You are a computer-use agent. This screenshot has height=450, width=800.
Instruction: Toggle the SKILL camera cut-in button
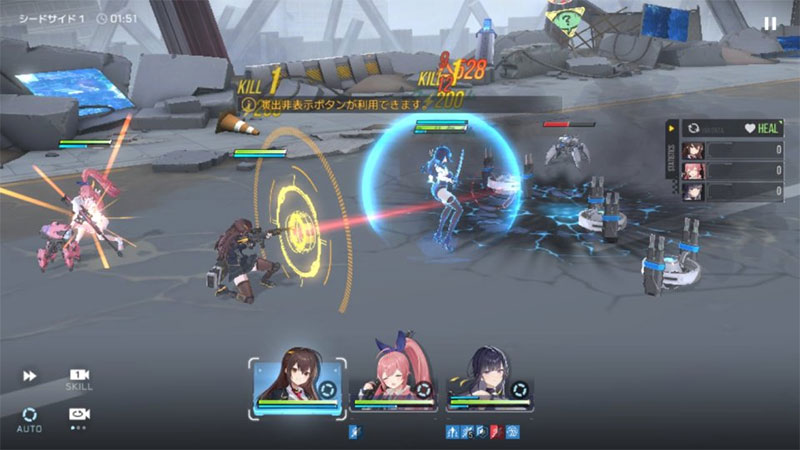point(79,378)
